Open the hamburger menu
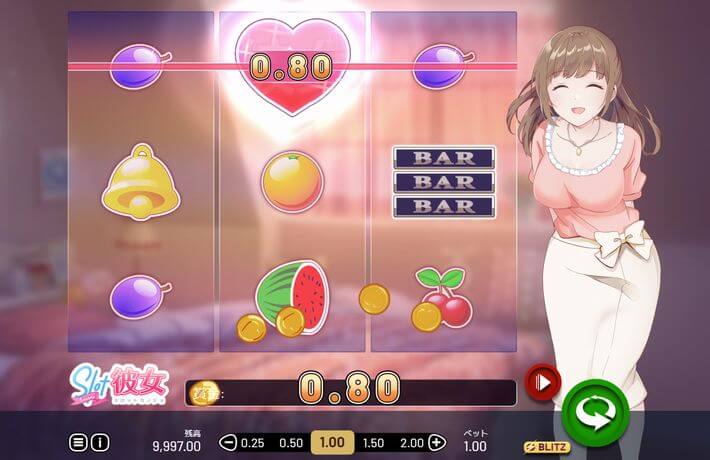 [78, 441]
